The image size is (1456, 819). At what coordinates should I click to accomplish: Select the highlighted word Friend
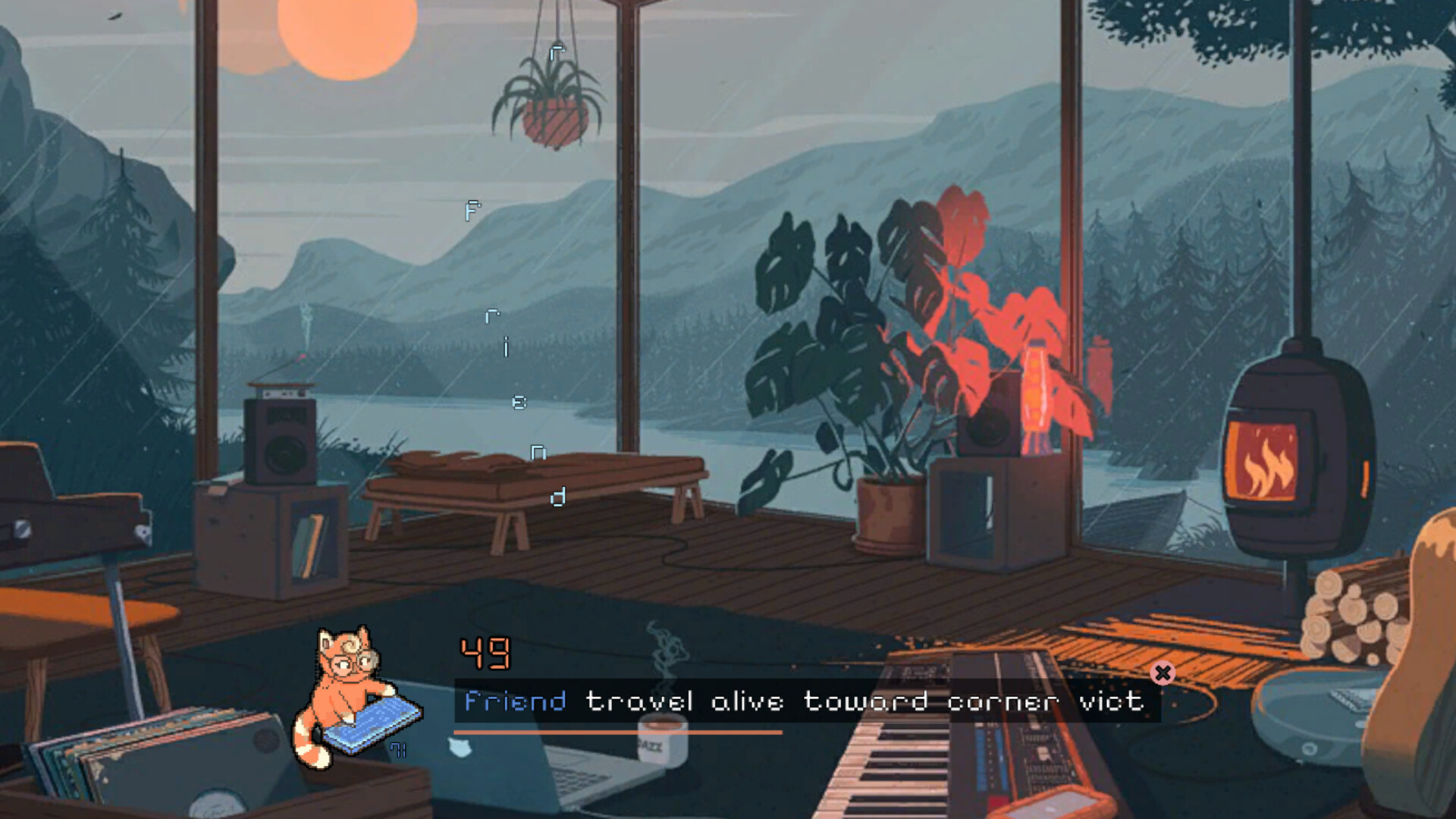516,701
